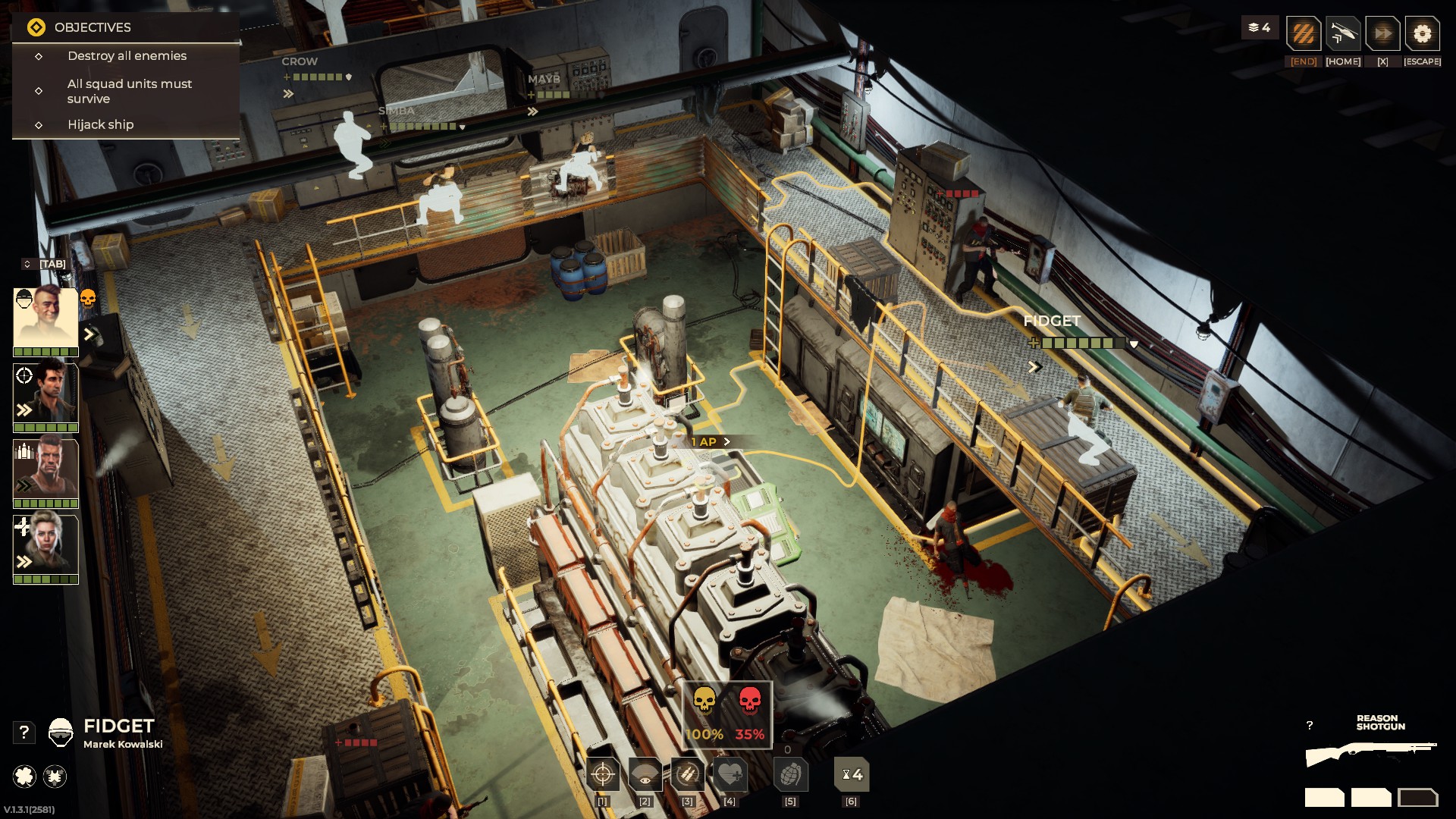Click the shotgun info question mark

[x=1310, y=726]
